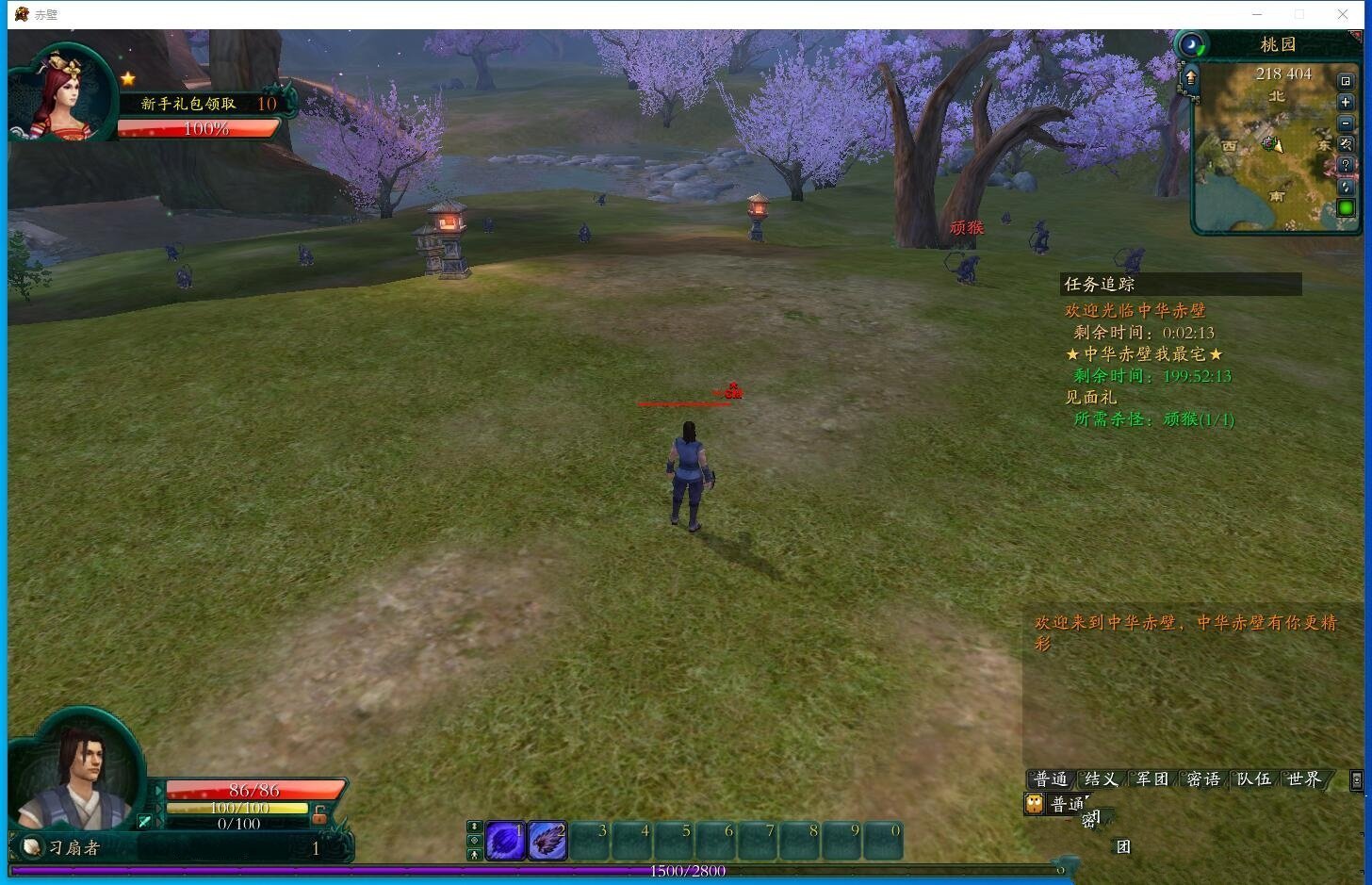This screenshot has height=885, width=1372.
Task: Toggle the green square button on minimap
Action: [1346, 207]
